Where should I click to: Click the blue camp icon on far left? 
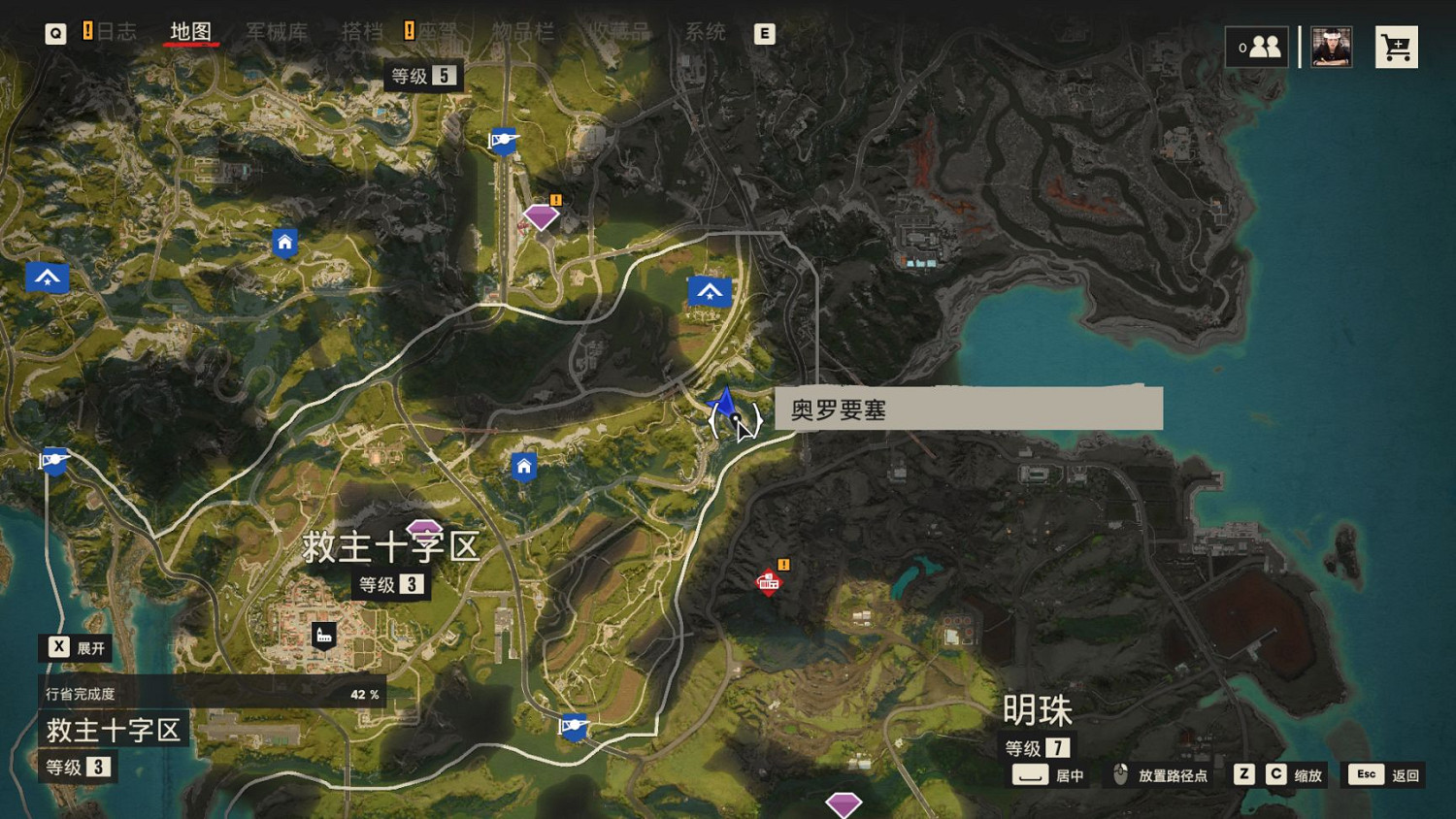click(x=46, y=277)
